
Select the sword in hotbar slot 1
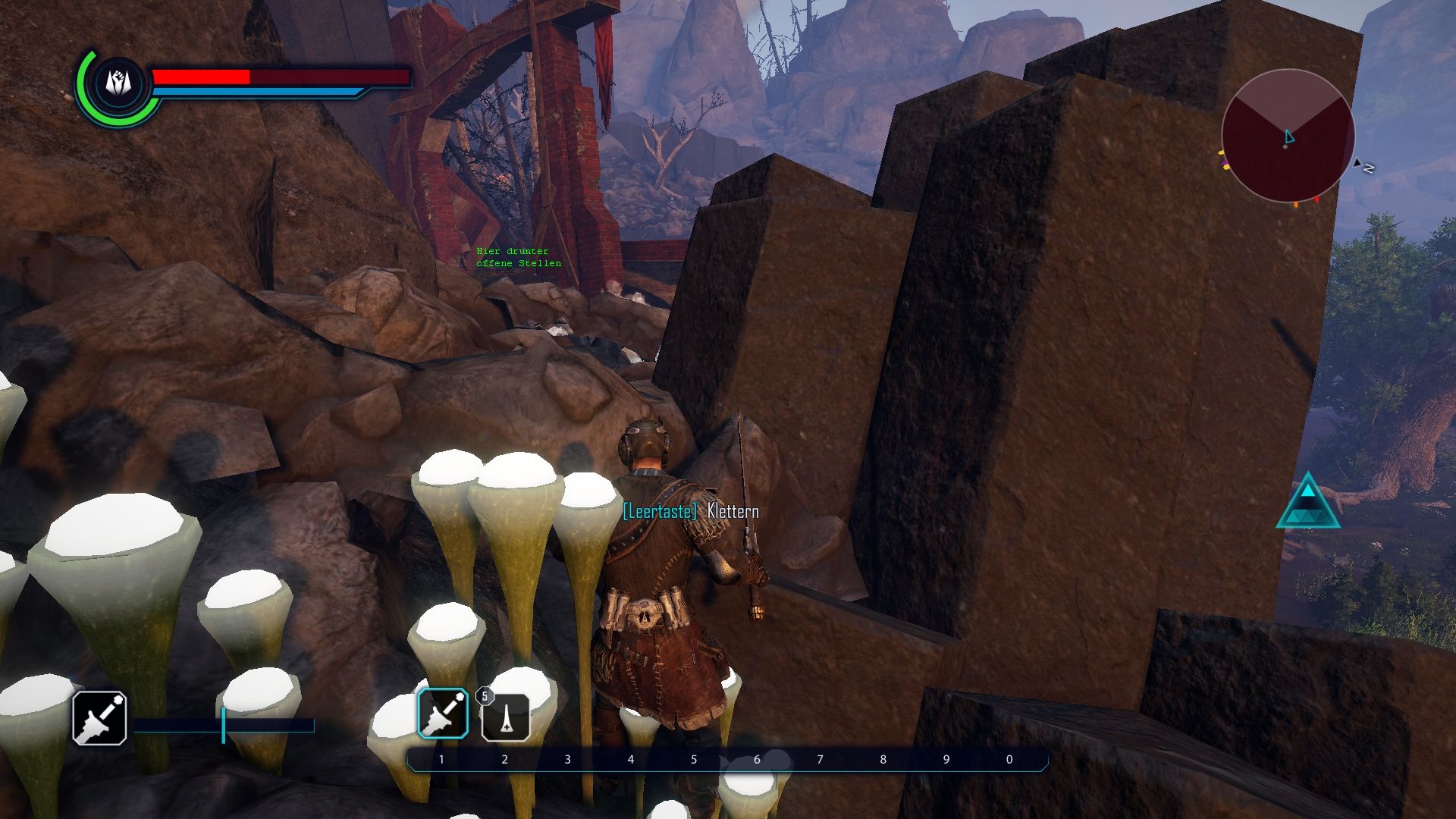point(443,714)
